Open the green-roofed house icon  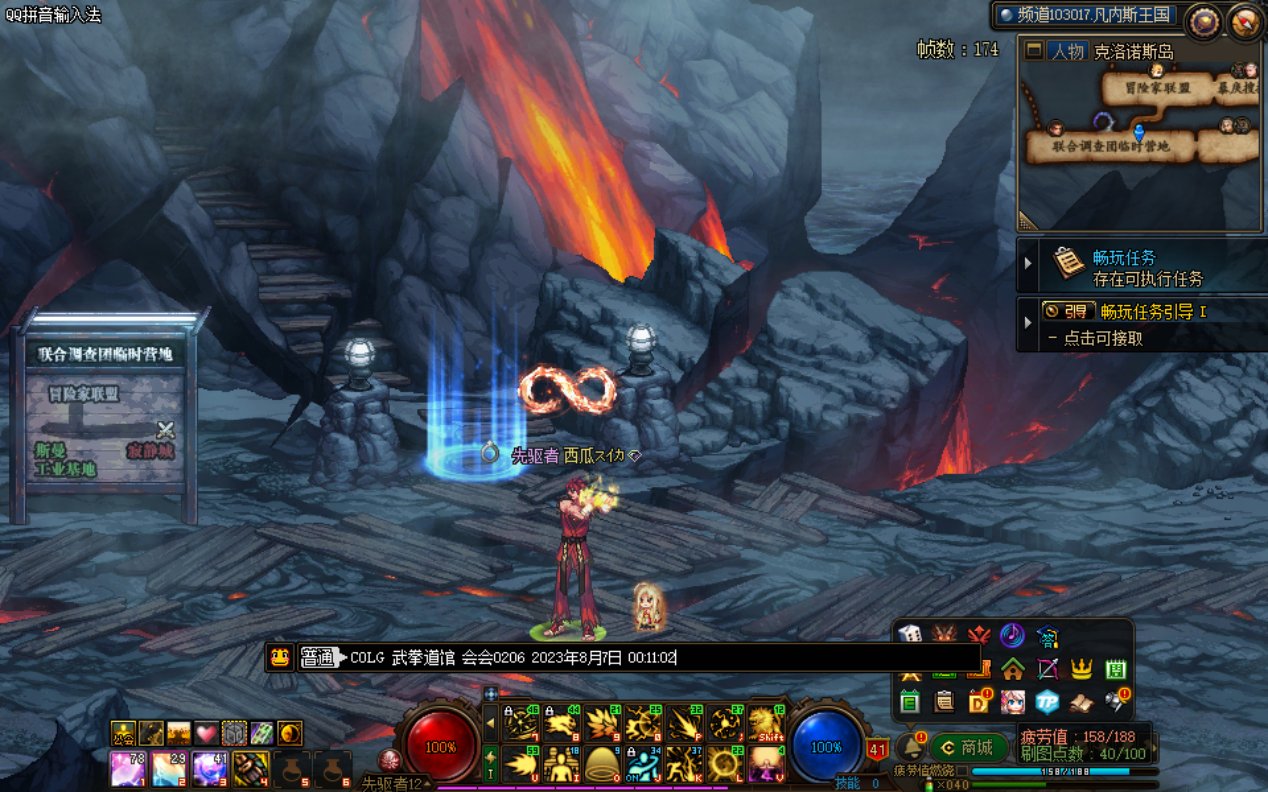click(1013, 669)
